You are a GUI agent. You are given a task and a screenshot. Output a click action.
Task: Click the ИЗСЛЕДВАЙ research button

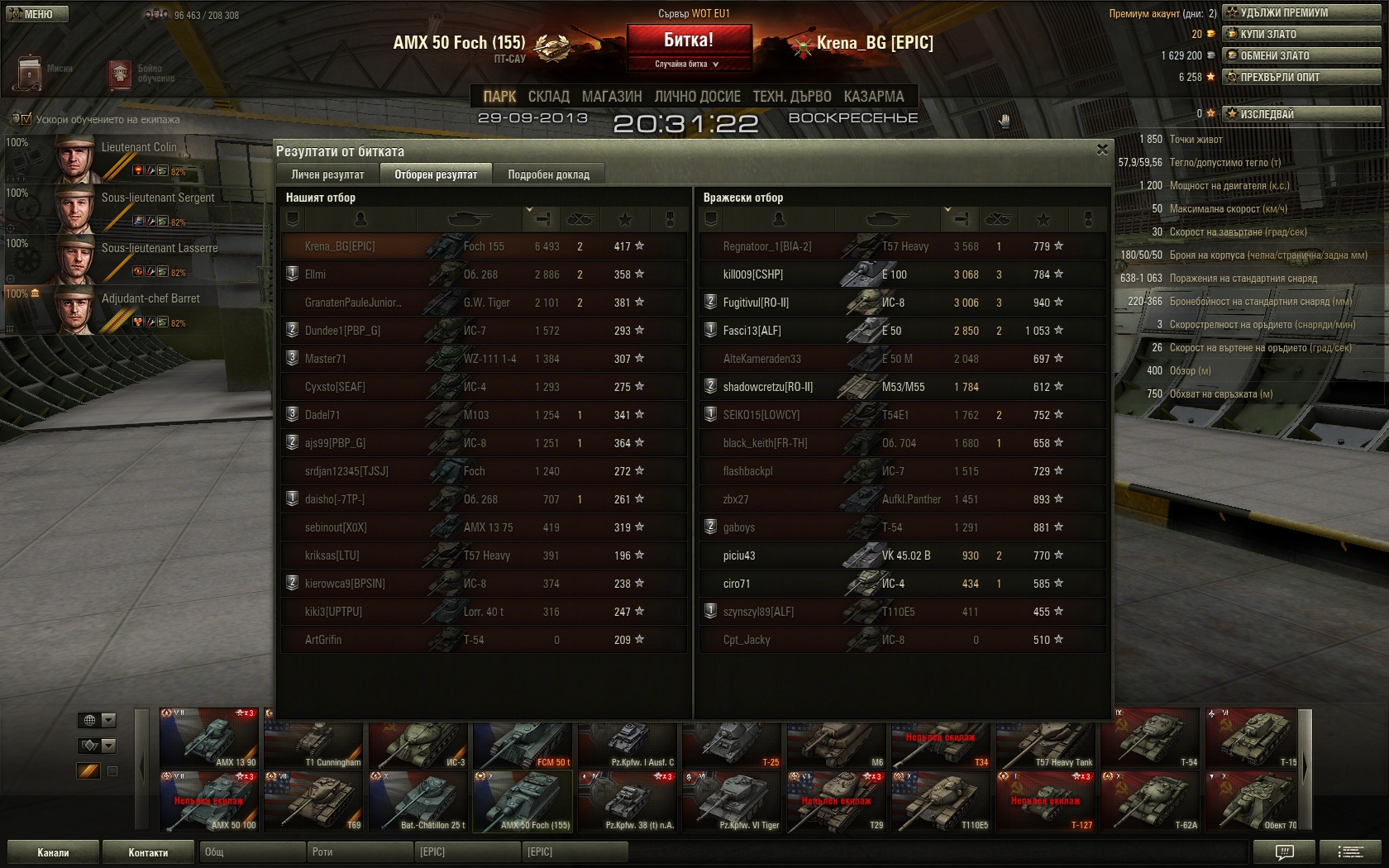click(1301, 114)
